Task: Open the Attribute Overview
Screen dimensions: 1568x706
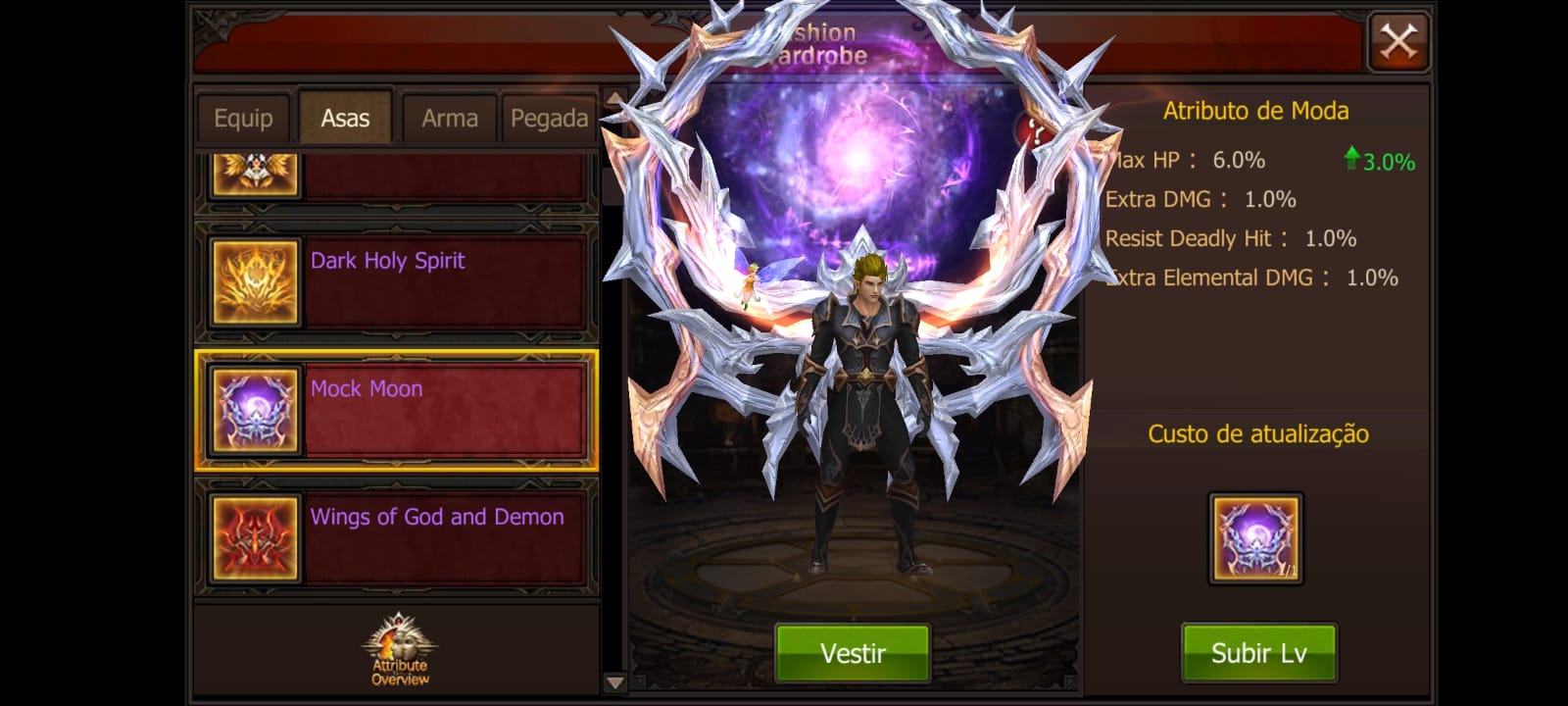Action: coord(399,650)
